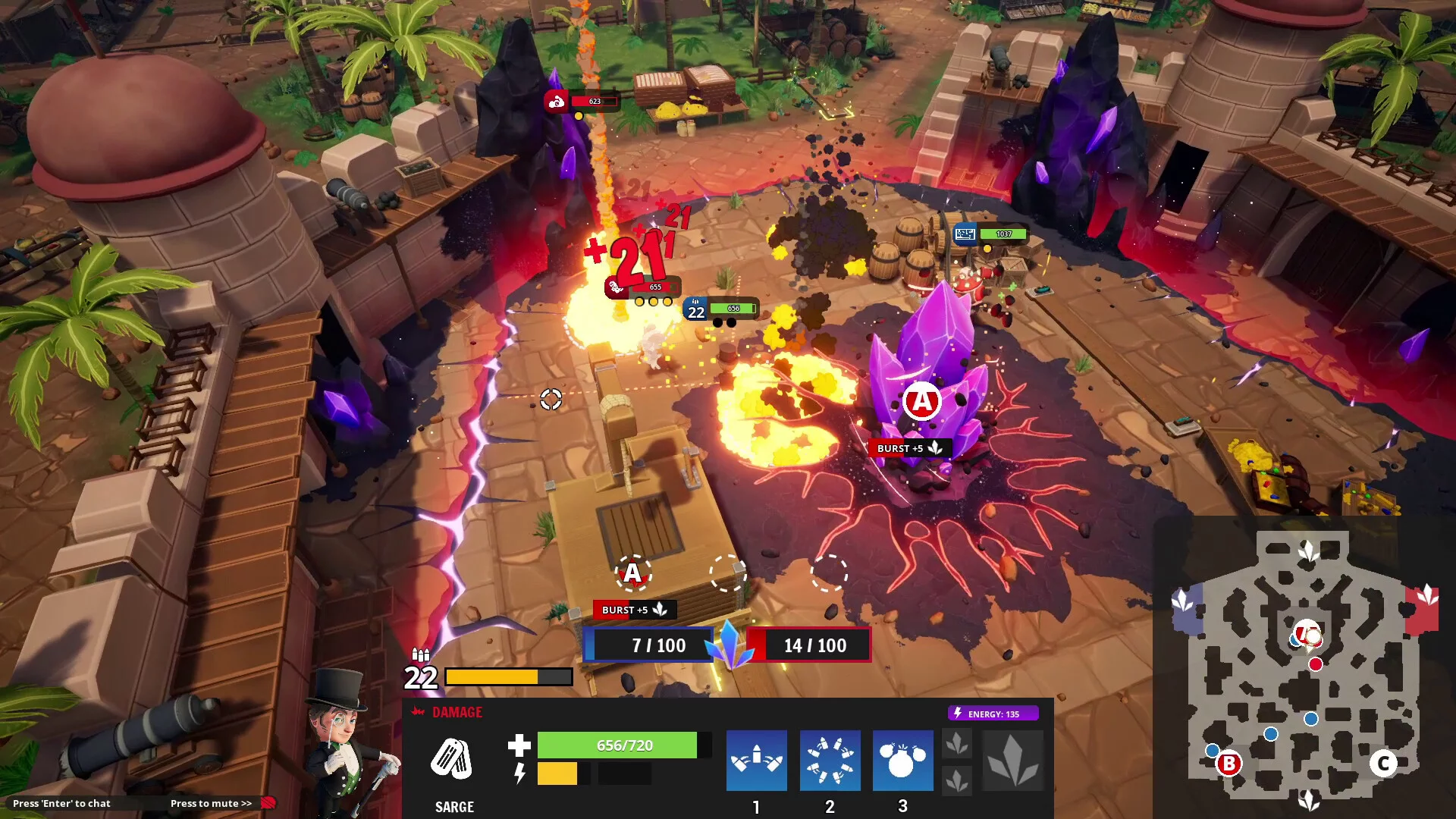Select the large grey crystal slot
Image resolution: width=1456 pixels, height=819 pixels.
(x=1012, y=761)
